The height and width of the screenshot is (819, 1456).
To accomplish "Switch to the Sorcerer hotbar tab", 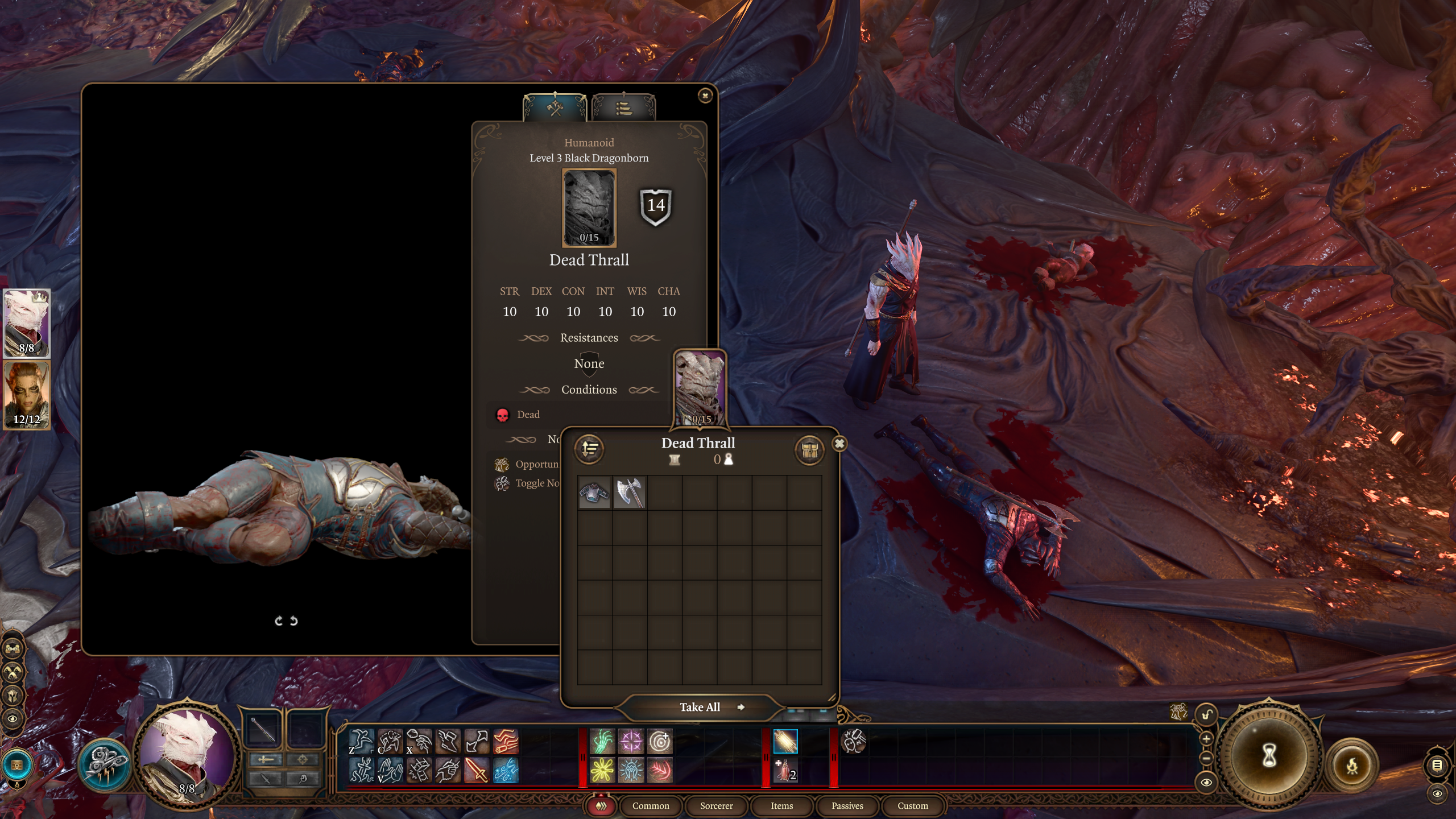I will click(x=716, y=805).
